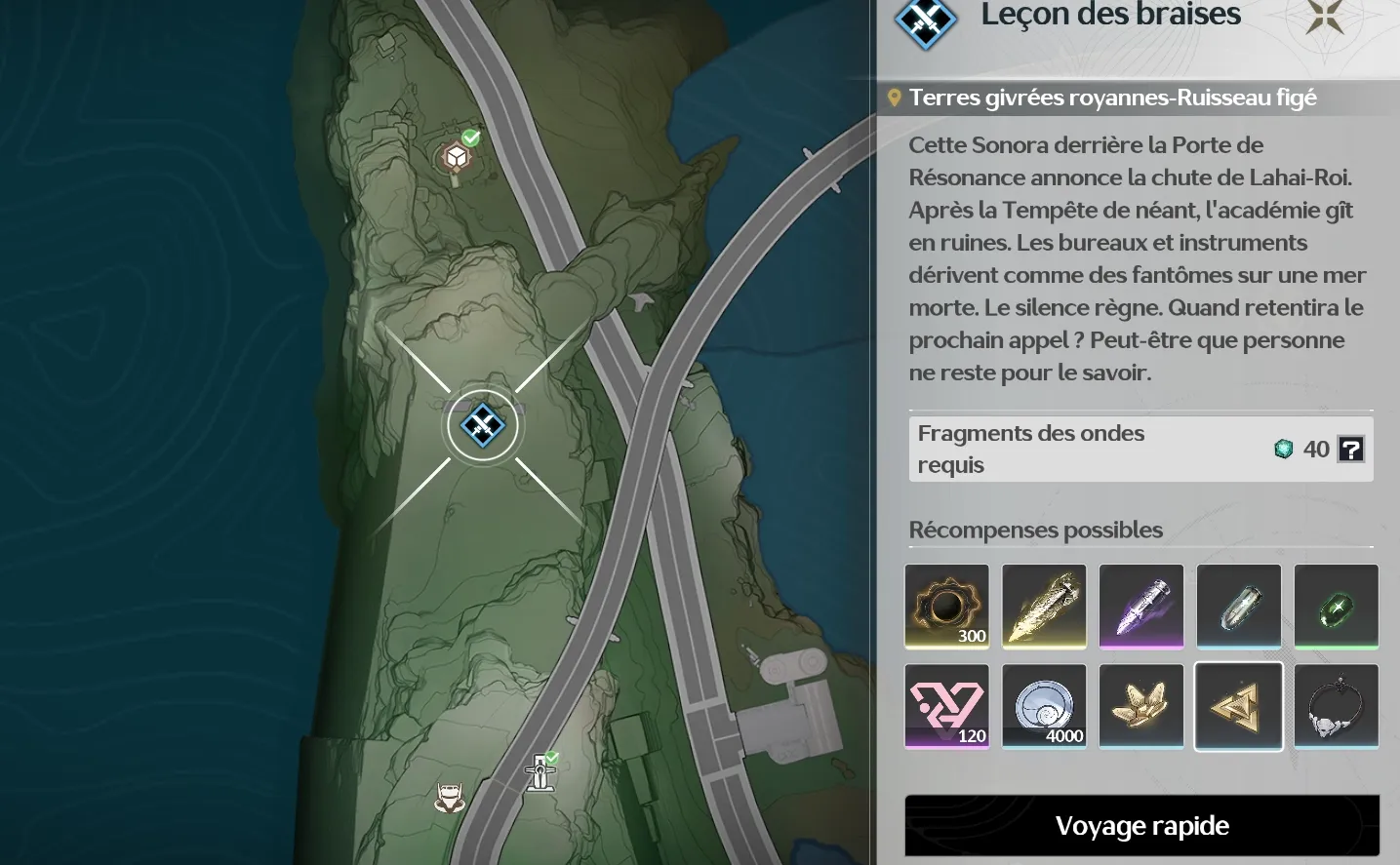Check the silver coin reward showing 4000
The width and height of the screenshot is (1400, 865).
1044,706
